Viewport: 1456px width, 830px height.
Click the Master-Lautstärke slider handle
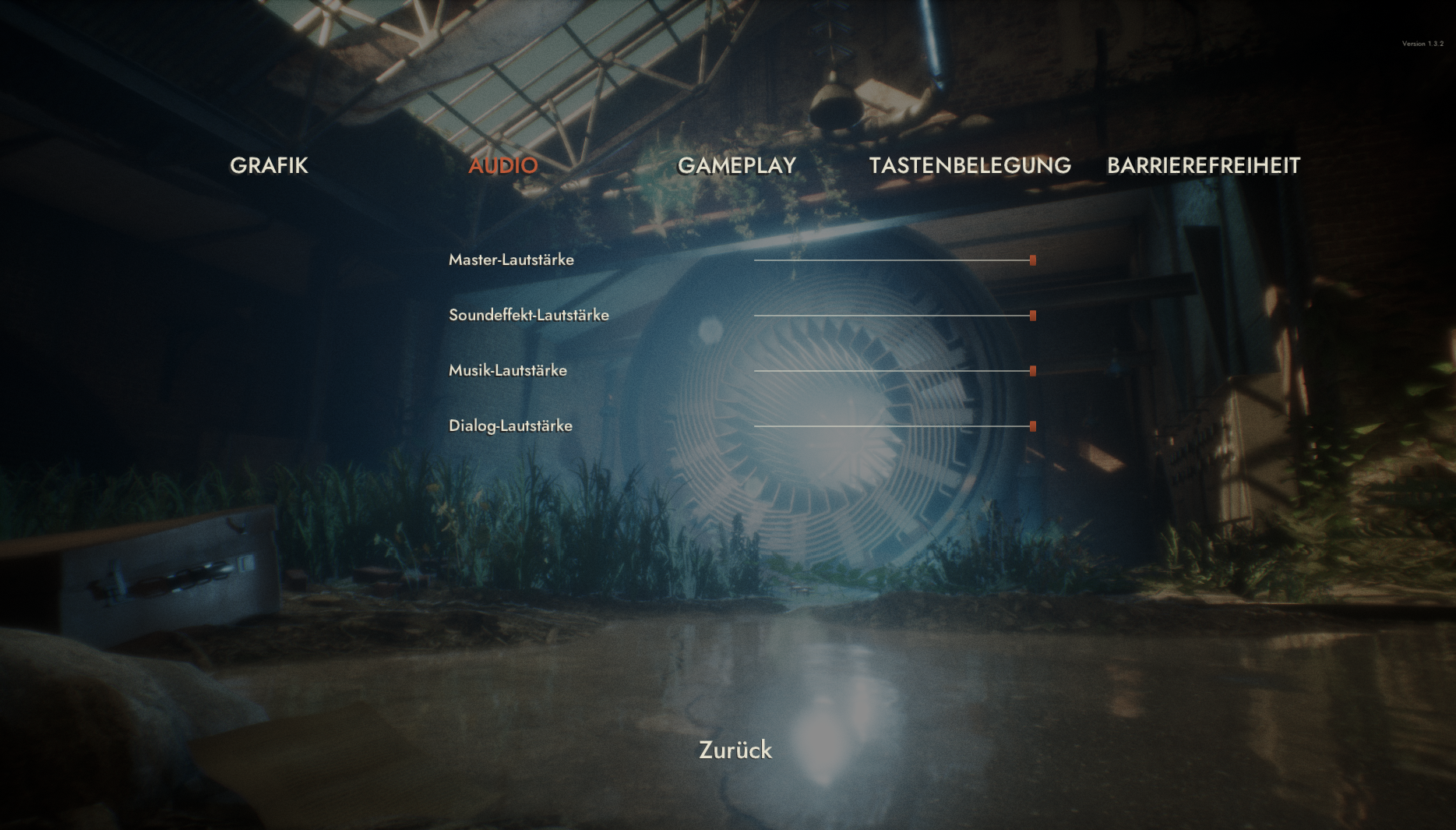(x=1032, y=260)
